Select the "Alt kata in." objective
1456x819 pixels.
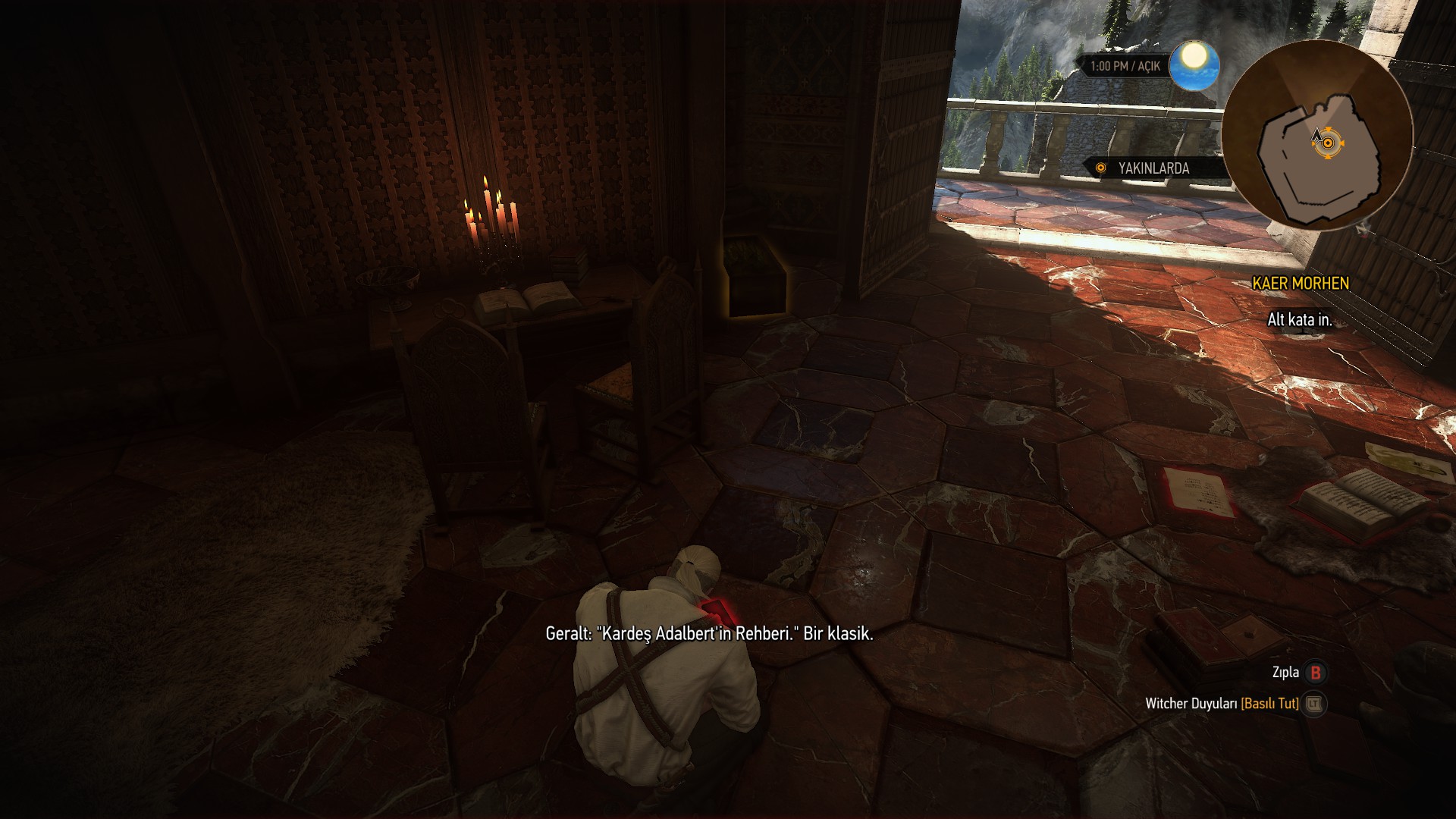[x=1300, y=320]
